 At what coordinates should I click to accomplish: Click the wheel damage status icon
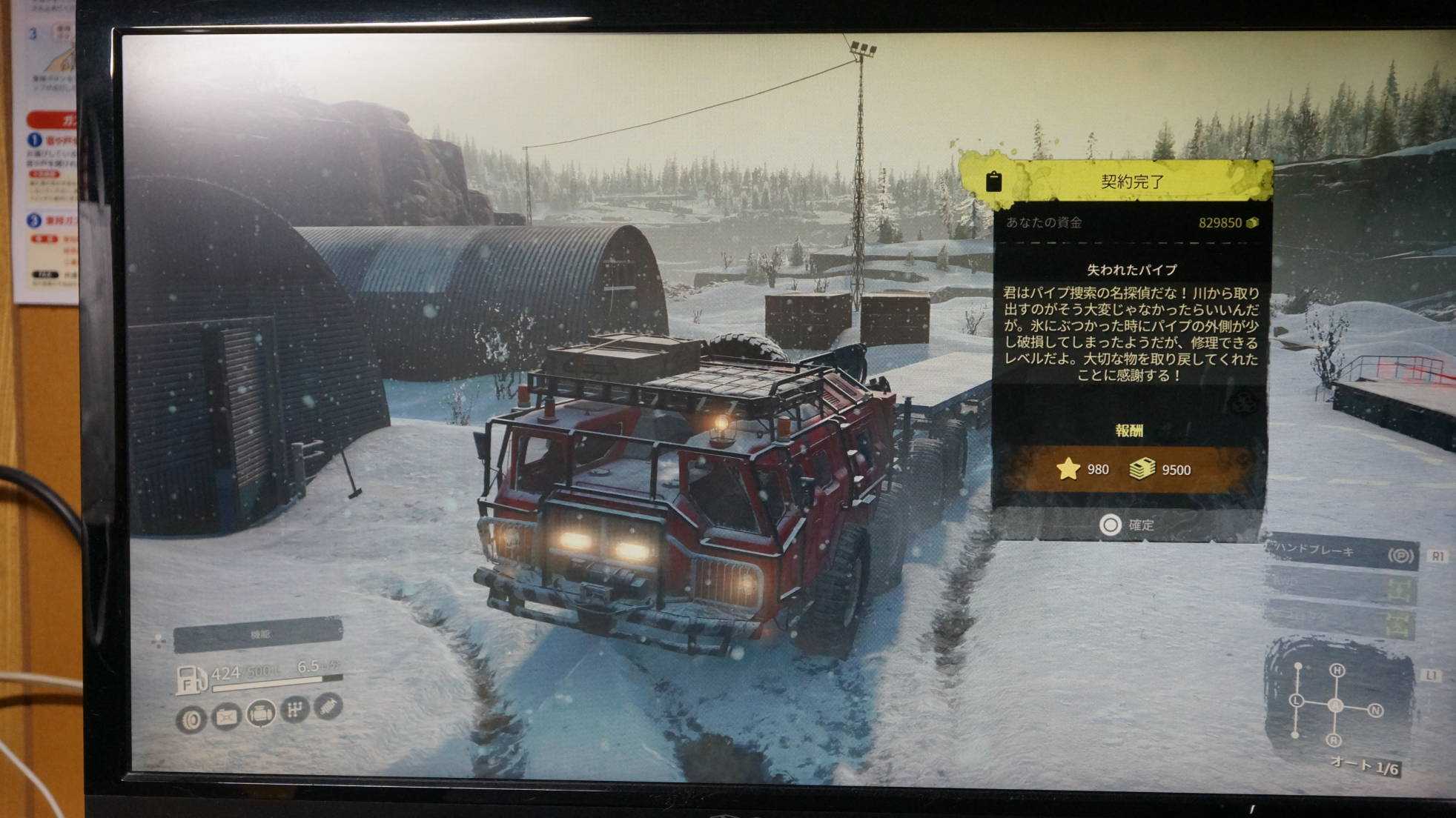click(192, 718)
